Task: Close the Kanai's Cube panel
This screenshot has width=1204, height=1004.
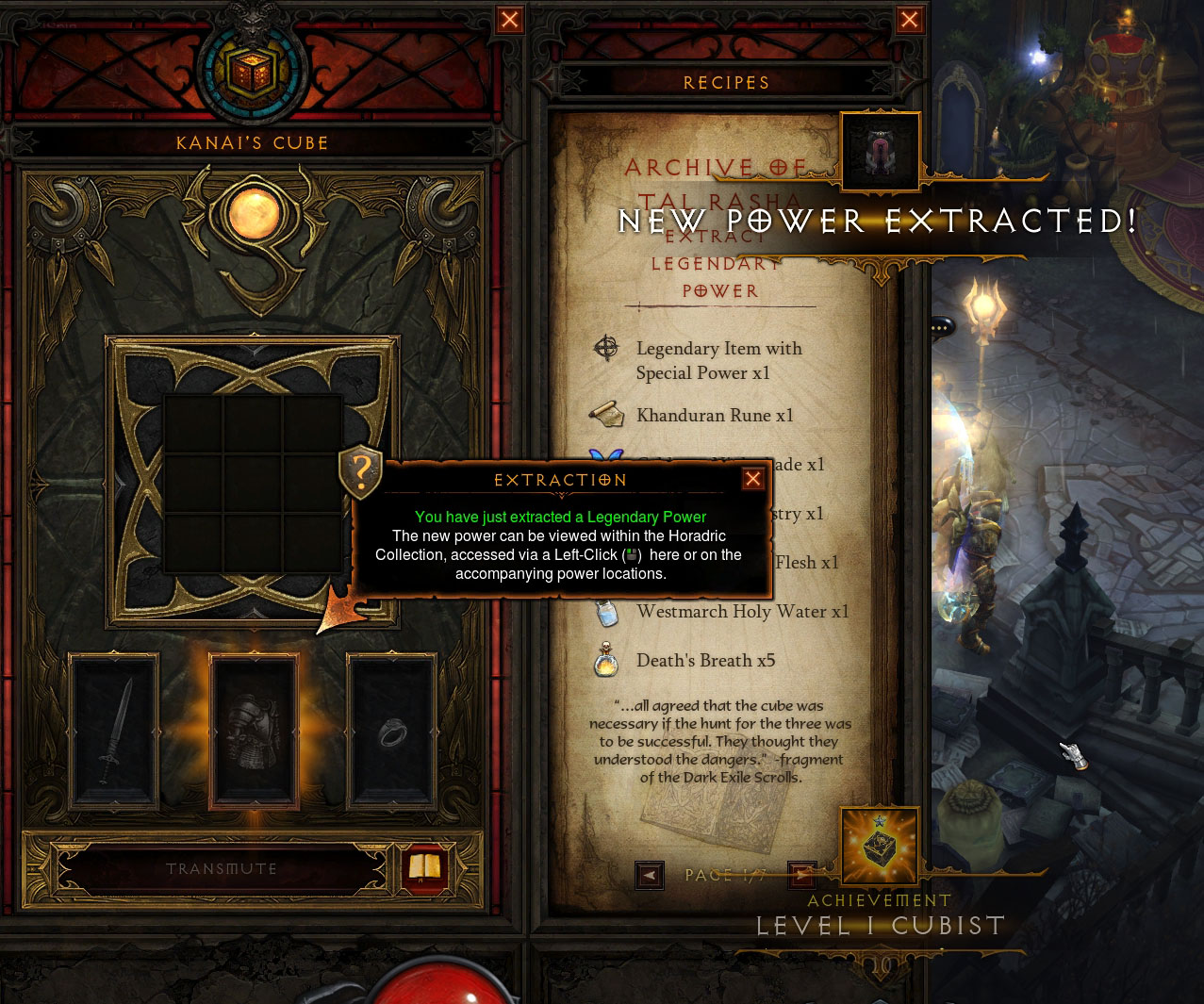Action: click(510, 20)
